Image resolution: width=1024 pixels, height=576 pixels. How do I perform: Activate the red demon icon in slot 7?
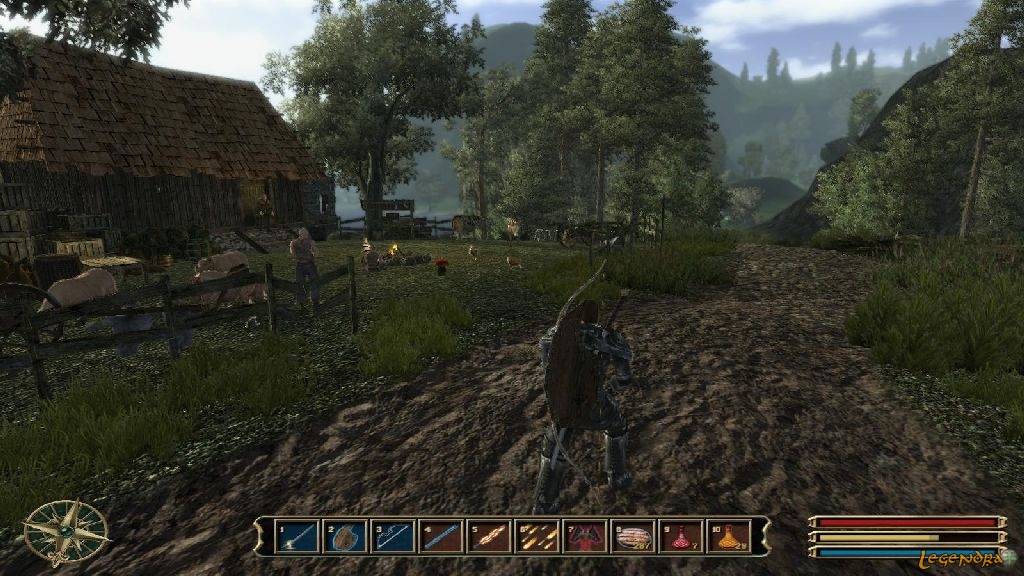coord(585,537)
